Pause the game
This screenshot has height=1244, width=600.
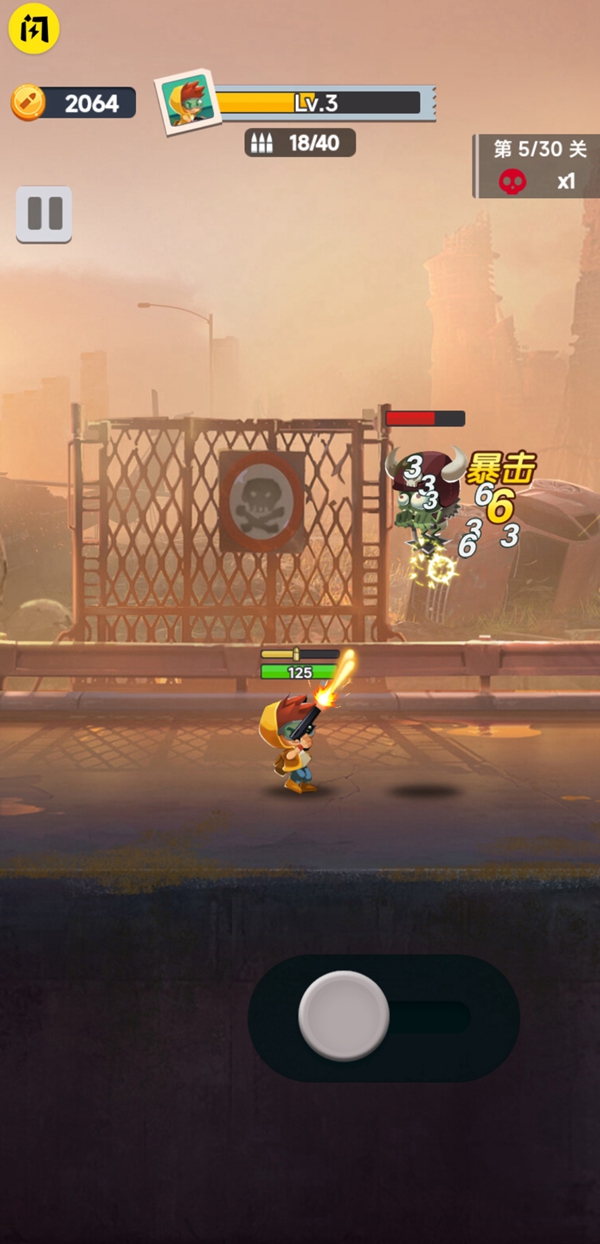pos(44,214)
